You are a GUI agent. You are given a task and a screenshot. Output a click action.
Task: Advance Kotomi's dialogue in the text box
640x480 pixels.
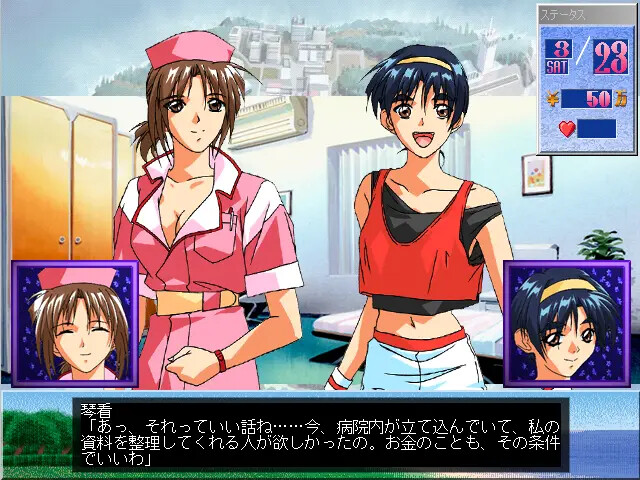click(x=320, y=434)
